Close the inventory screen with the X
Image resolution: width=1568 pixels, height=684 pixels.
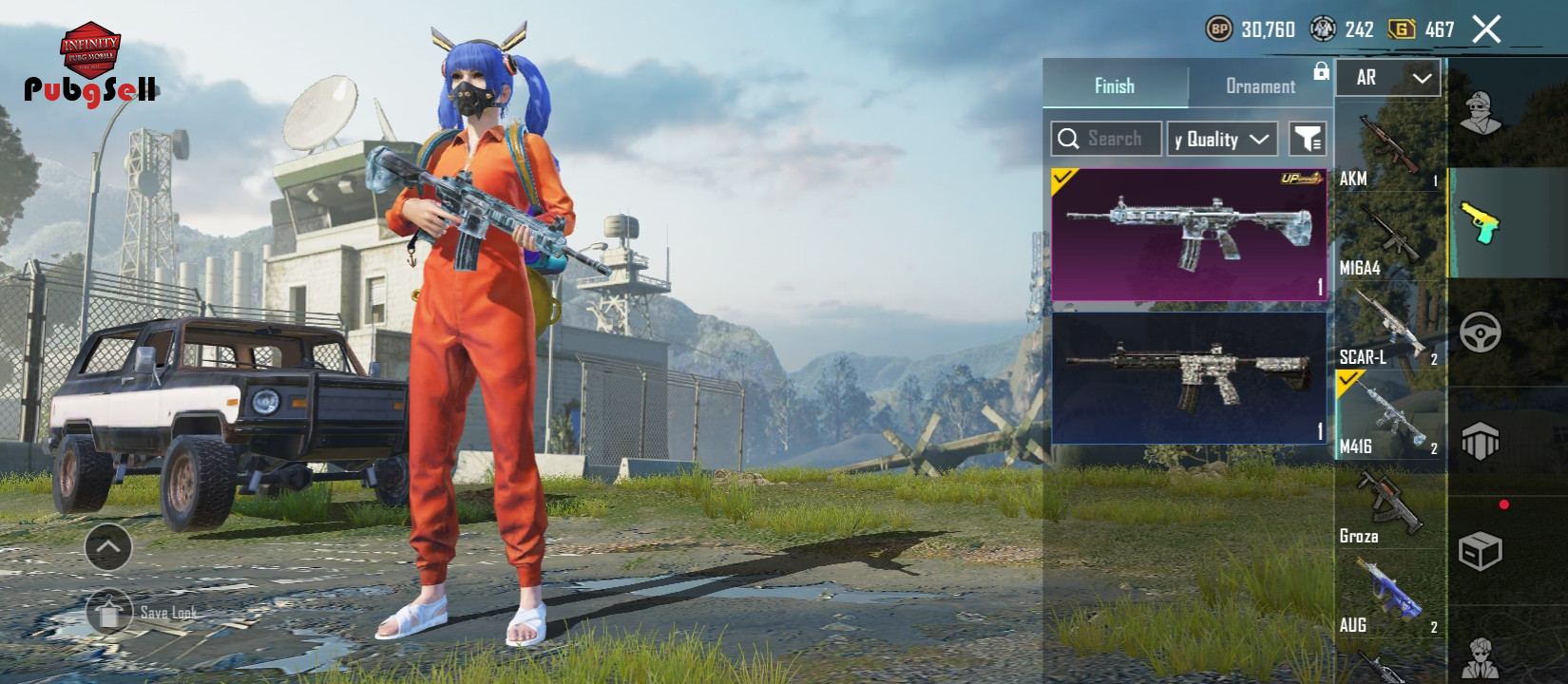pyautogui.click(x=1486, y=29)
